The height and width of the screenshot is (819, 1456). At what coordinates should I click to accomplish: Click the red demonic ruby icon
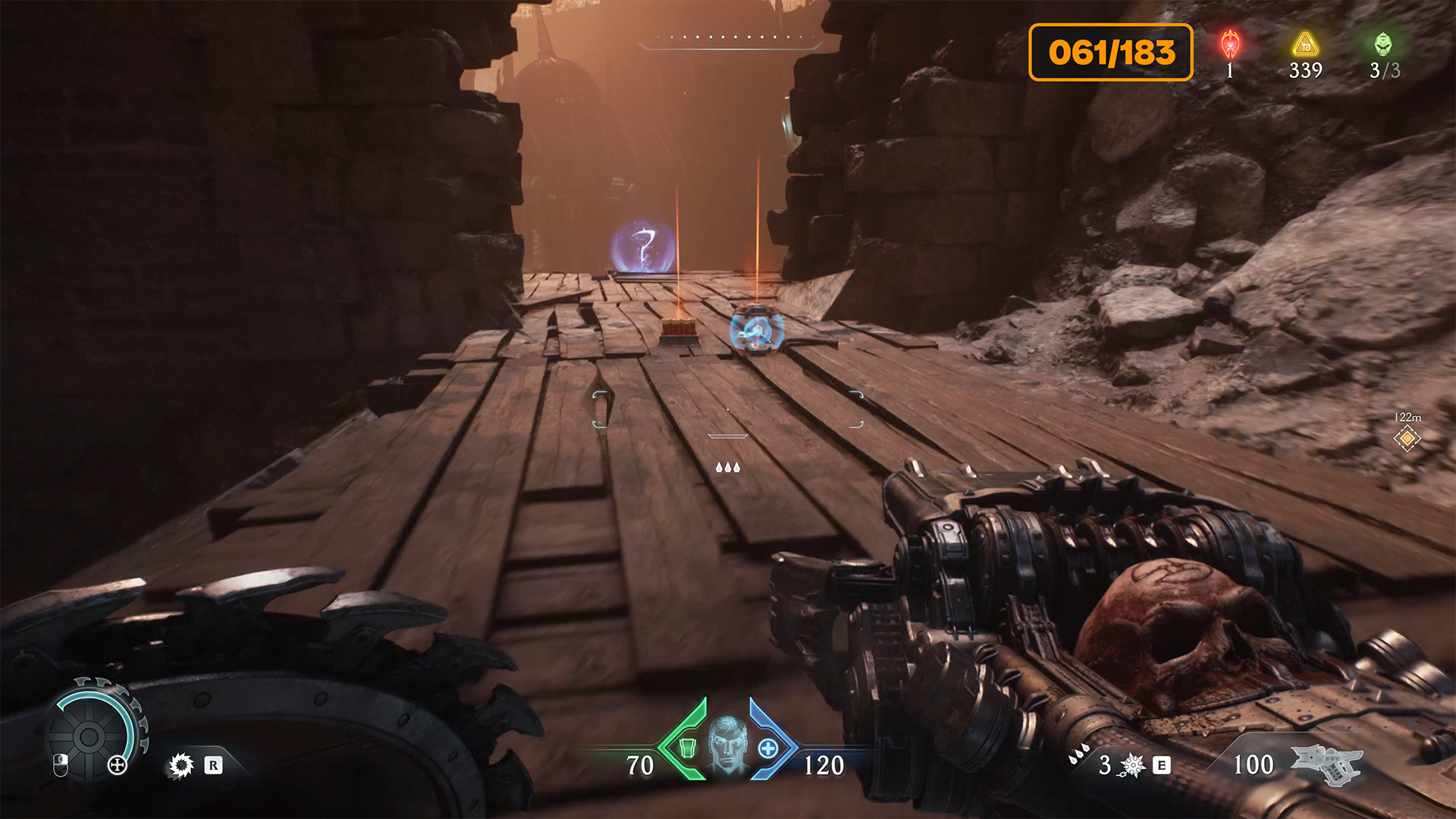click(x=1230, y=44)
